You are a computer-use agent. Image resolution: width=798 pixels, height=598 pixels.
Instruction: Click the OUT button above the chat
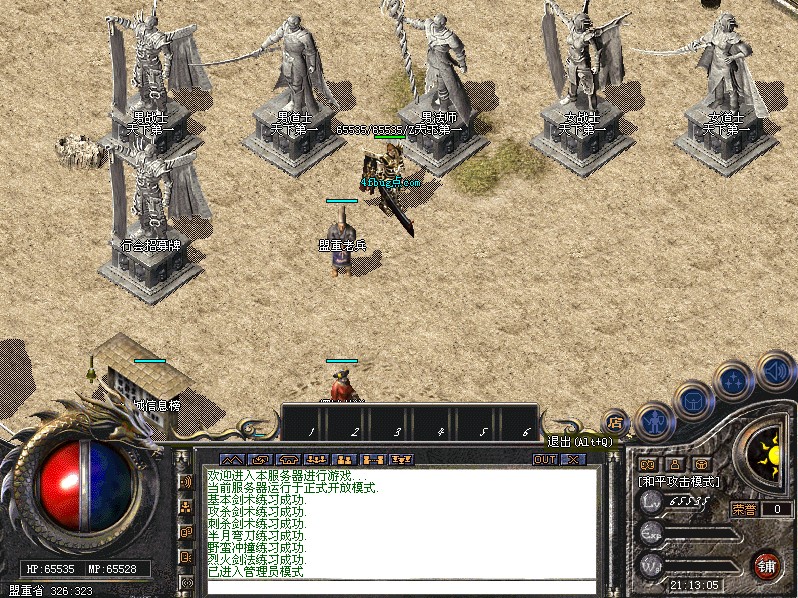[545, 460]
